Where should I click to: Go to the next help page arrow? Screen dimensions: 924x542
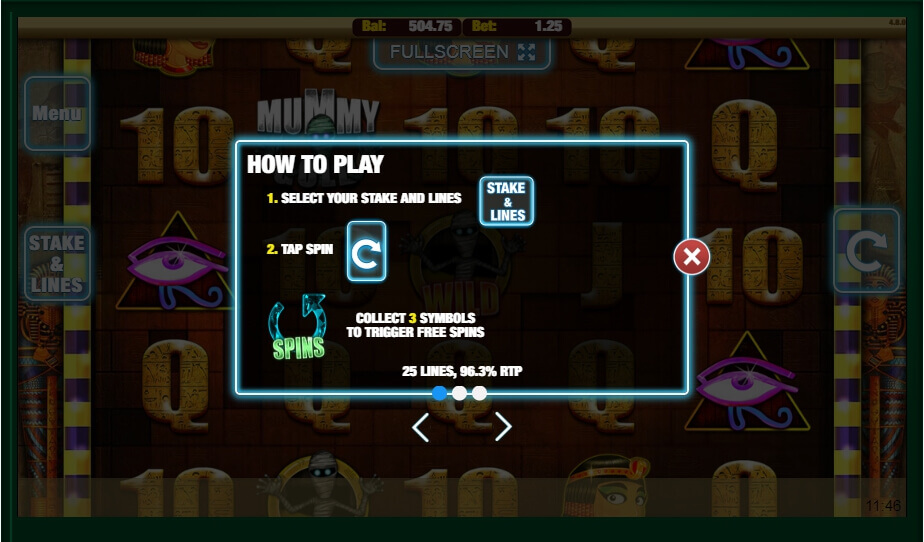503,427
